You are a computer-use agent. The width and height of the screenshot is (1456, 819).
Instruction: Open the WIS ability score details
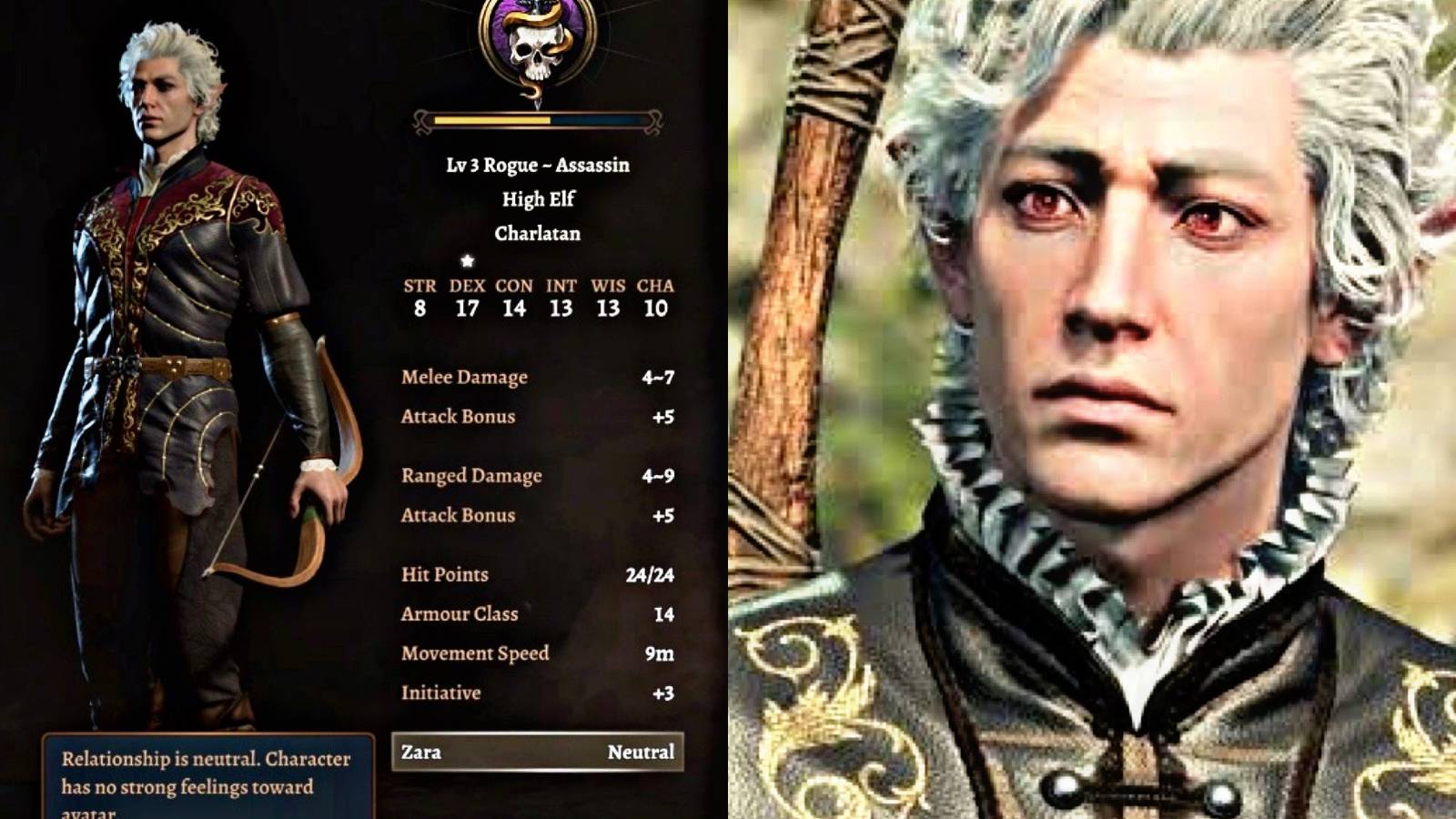tap(608, 308)
